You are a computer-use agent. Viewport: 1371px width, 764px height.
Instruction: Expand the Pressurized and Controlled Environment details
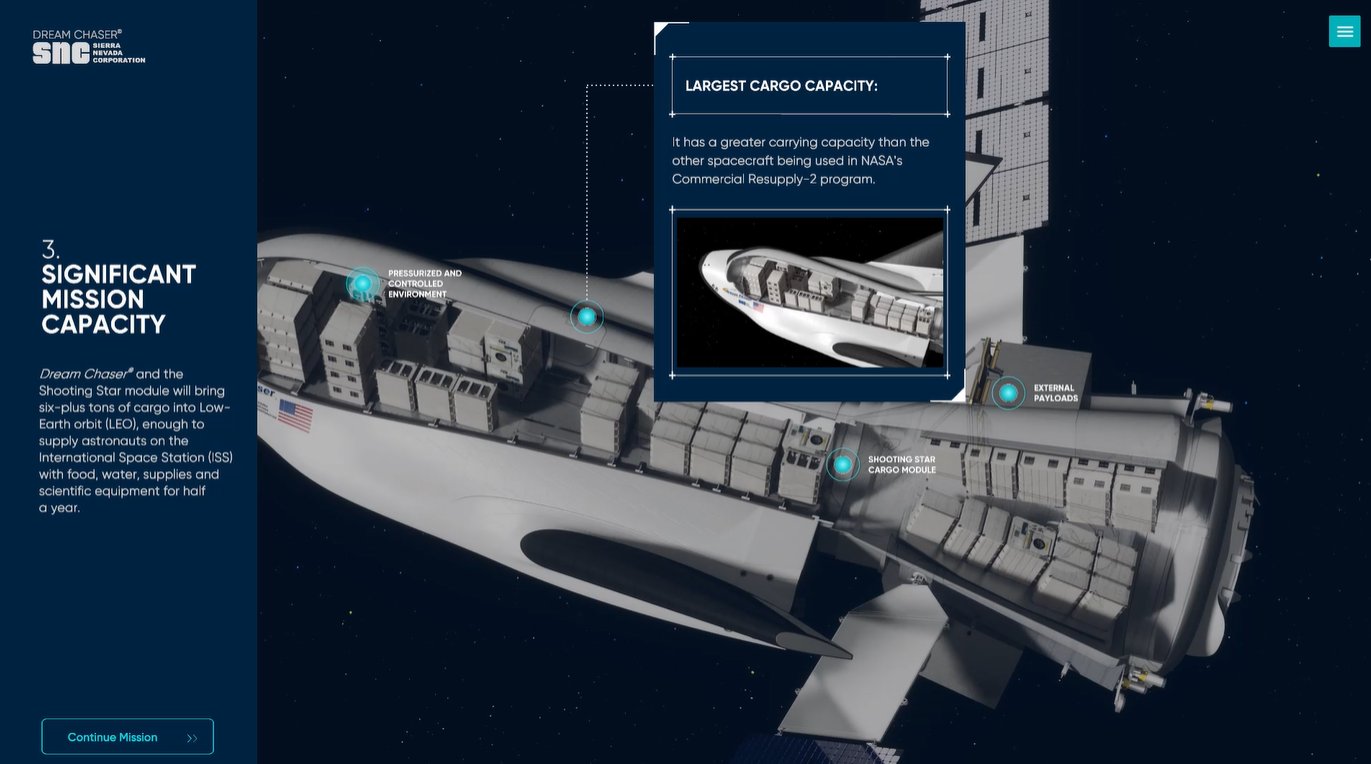tap(362, 283)
